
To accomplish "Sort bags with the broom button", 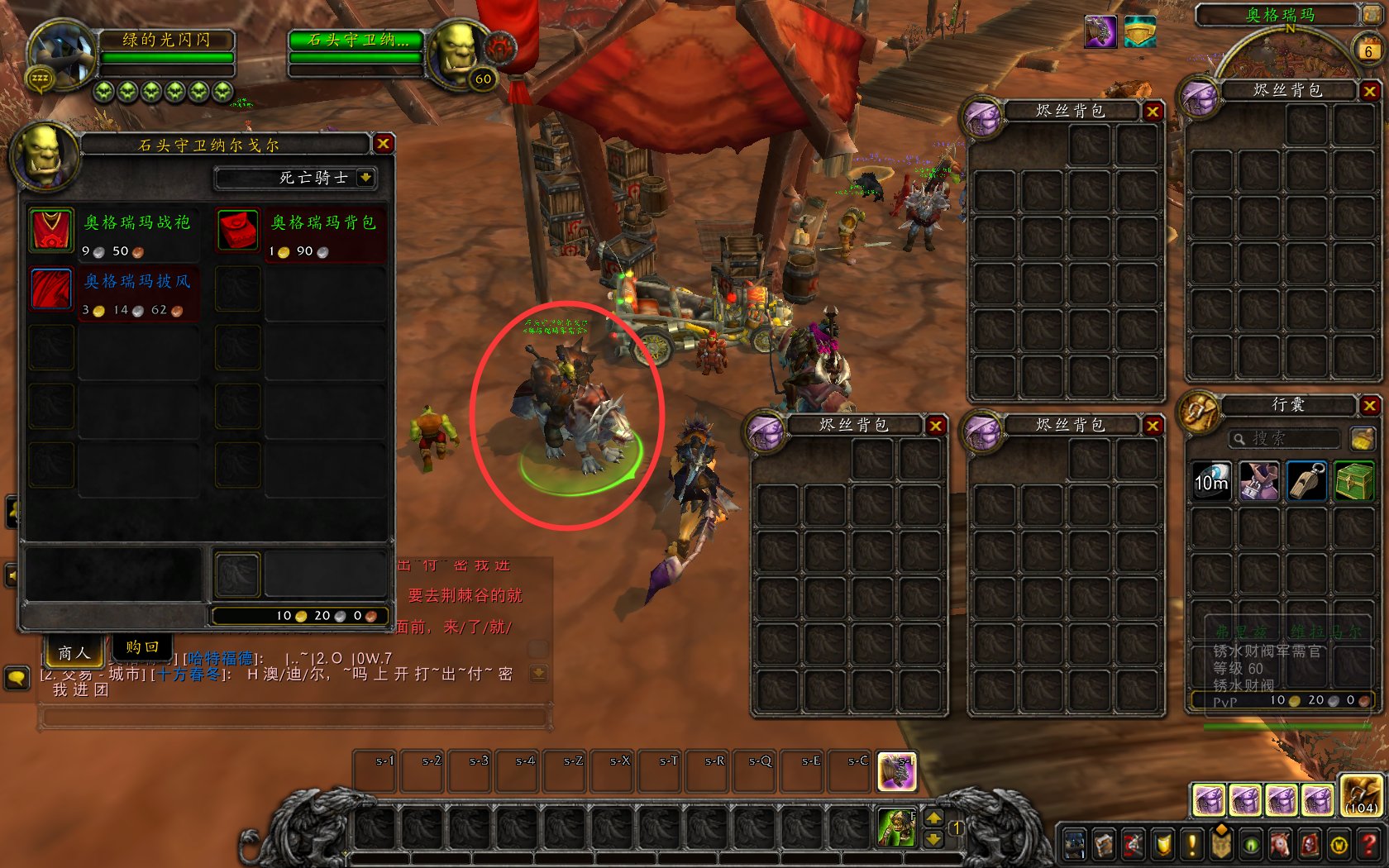I will click(x=1361, y=438).
